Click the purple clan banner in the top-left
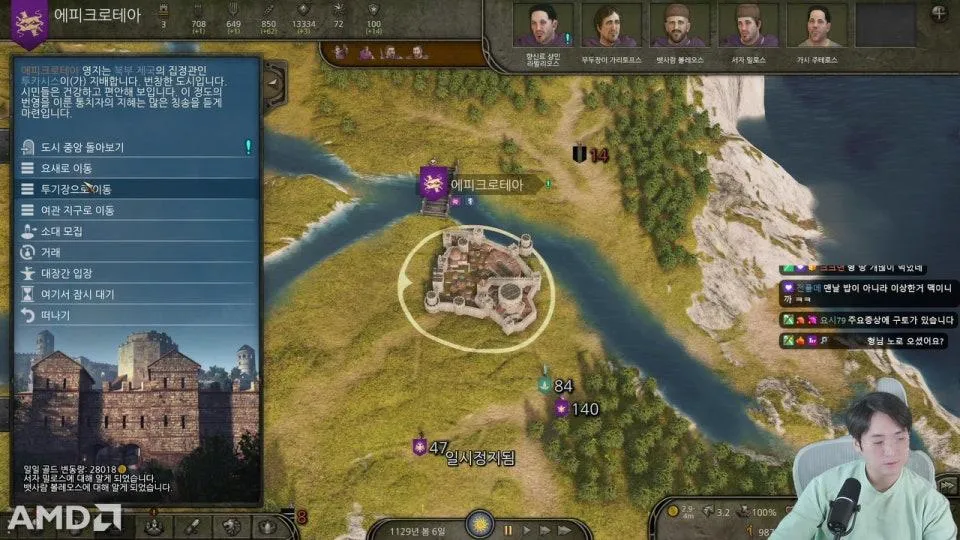Screen dimensions: 960x540 [x=27, y=23]
